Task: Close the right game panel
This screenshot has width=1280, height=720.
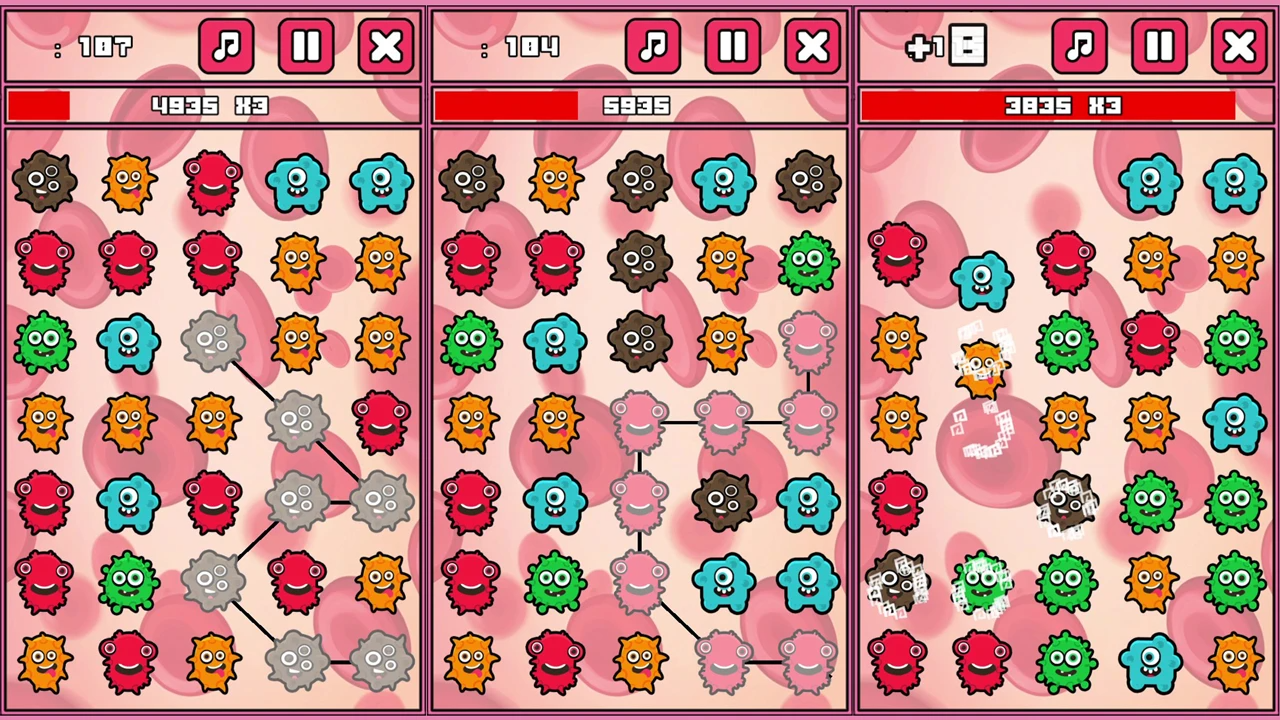Action: [x=1239, y=46]
